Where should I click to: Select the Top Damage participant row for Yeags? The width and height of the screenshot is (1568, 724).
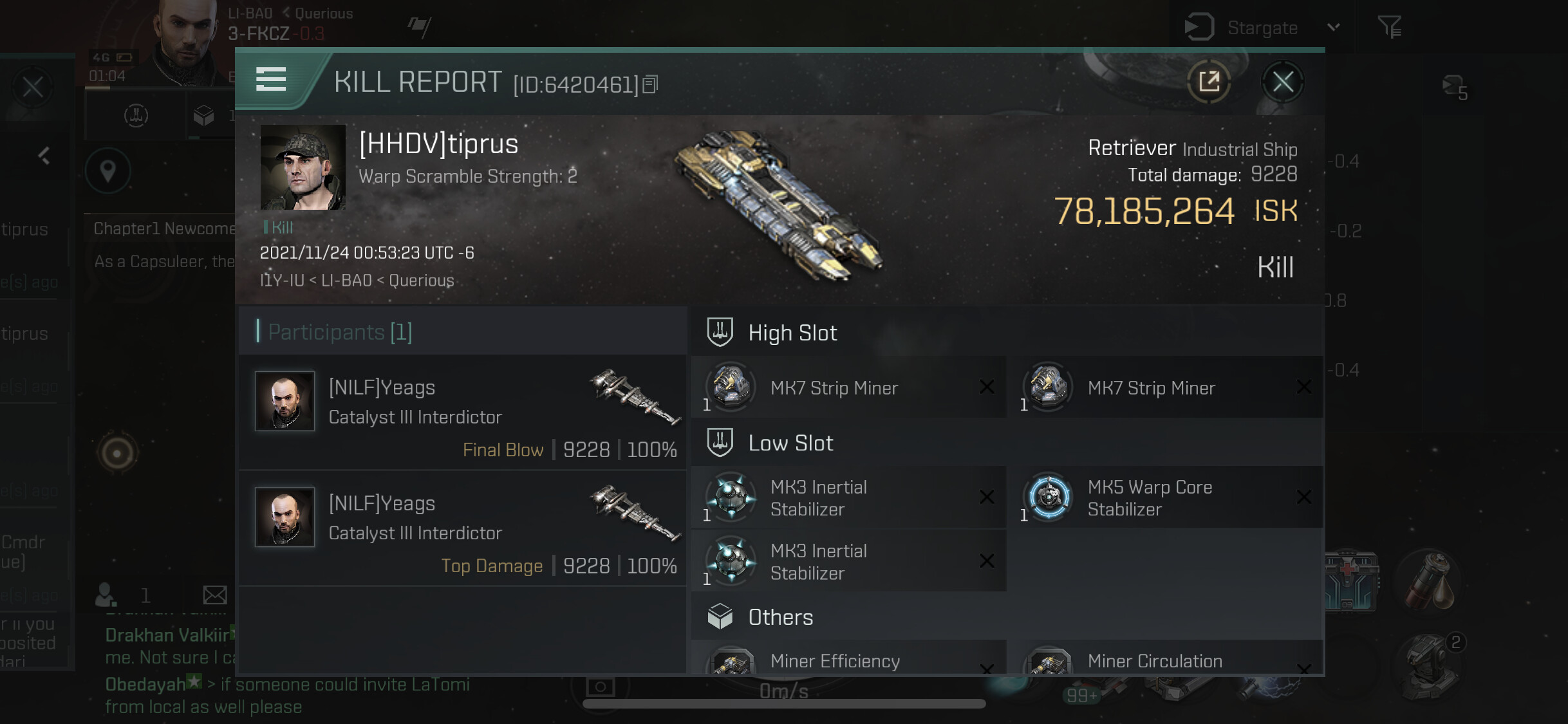pos(462,529)
